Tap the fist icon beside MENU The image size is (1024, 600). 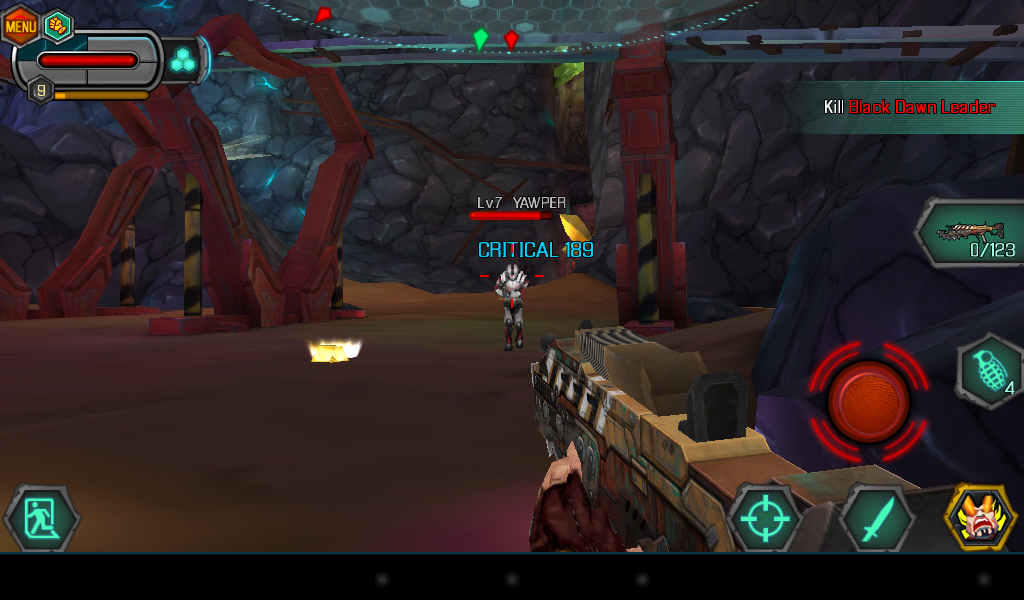pyautogui.click(x=58, y=25)
